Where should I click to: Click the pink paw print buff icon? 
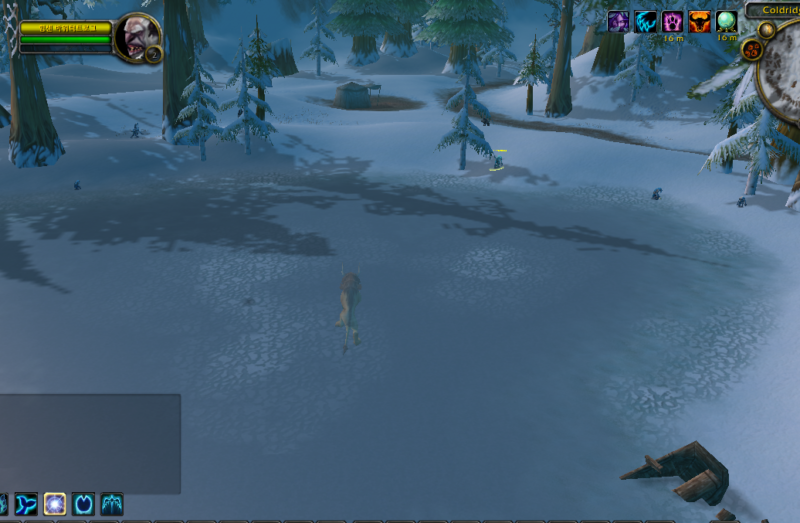pos(673,21)
